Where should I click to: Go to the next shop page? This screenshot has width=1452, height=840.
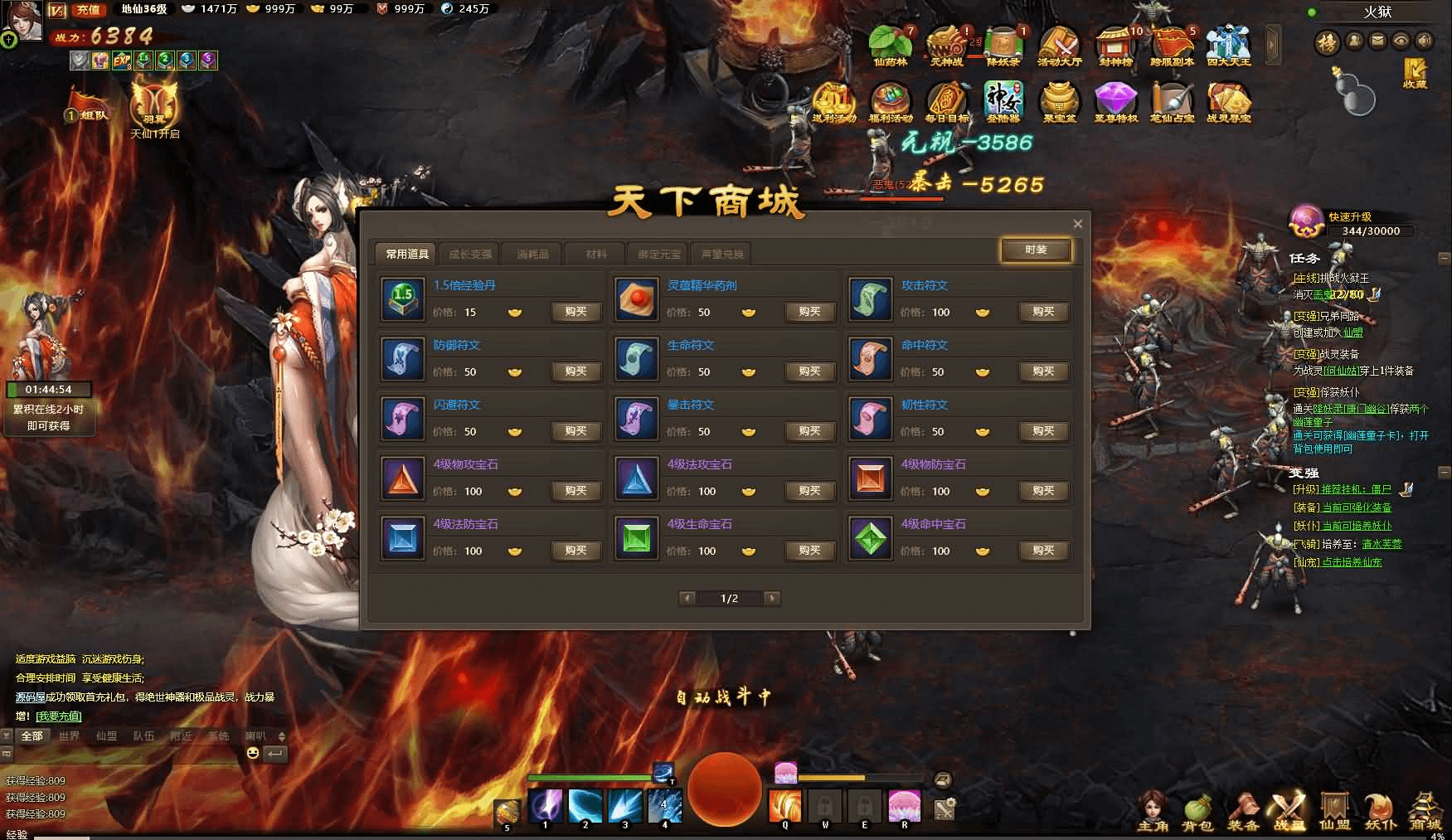[772, 598]
